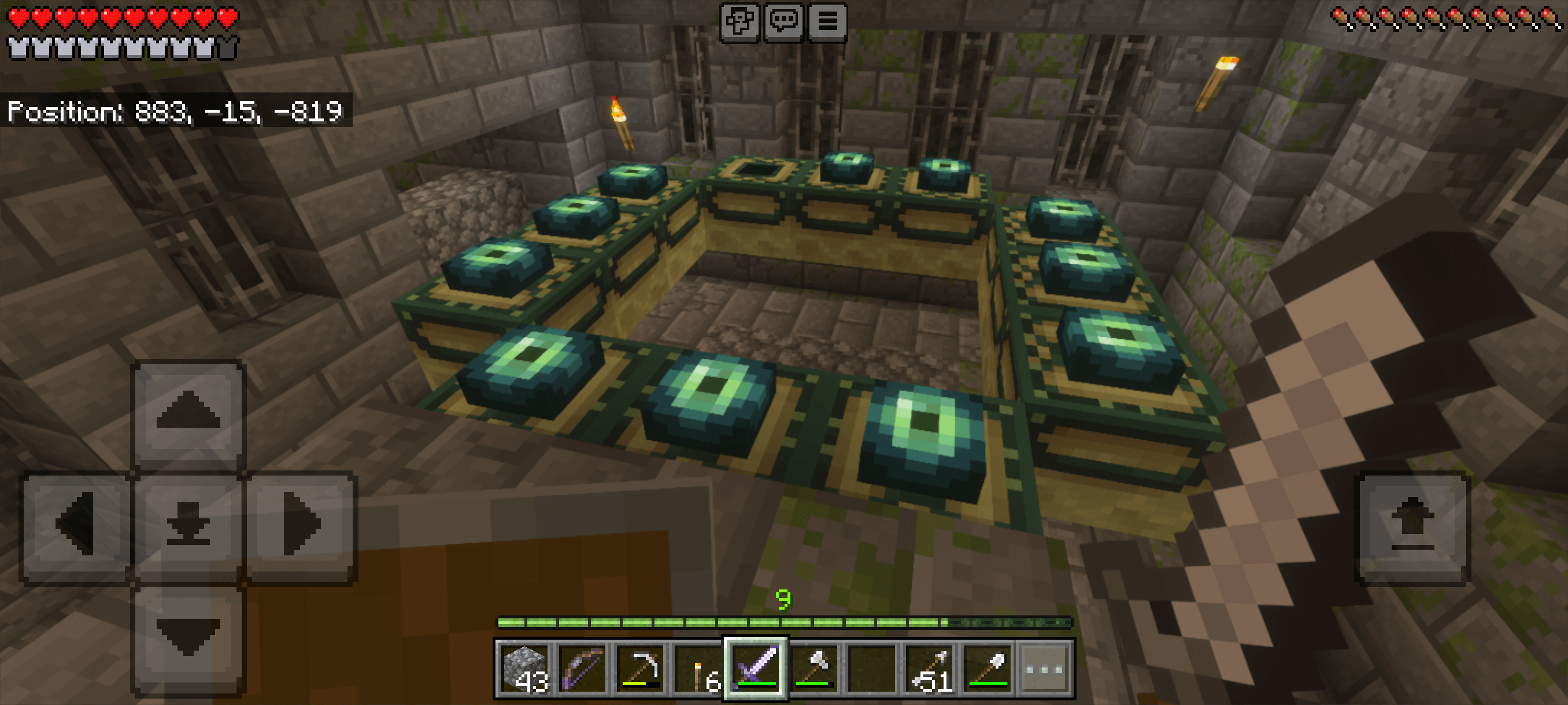Tap the jump button
Viewport: 1568px width, 705px height.
(1412, 527)
